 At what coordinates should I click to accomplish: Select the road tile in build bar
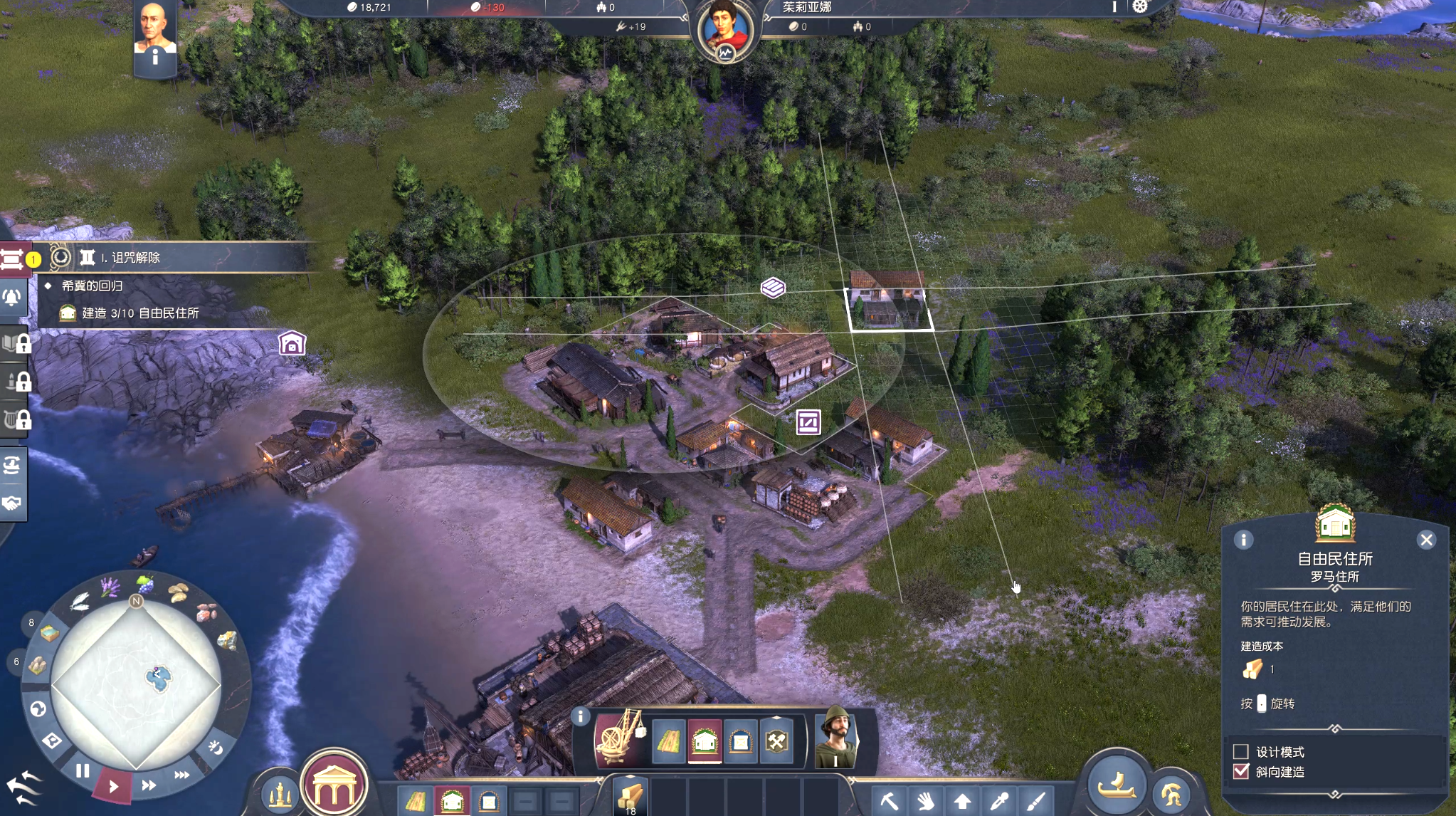[669, 741]
